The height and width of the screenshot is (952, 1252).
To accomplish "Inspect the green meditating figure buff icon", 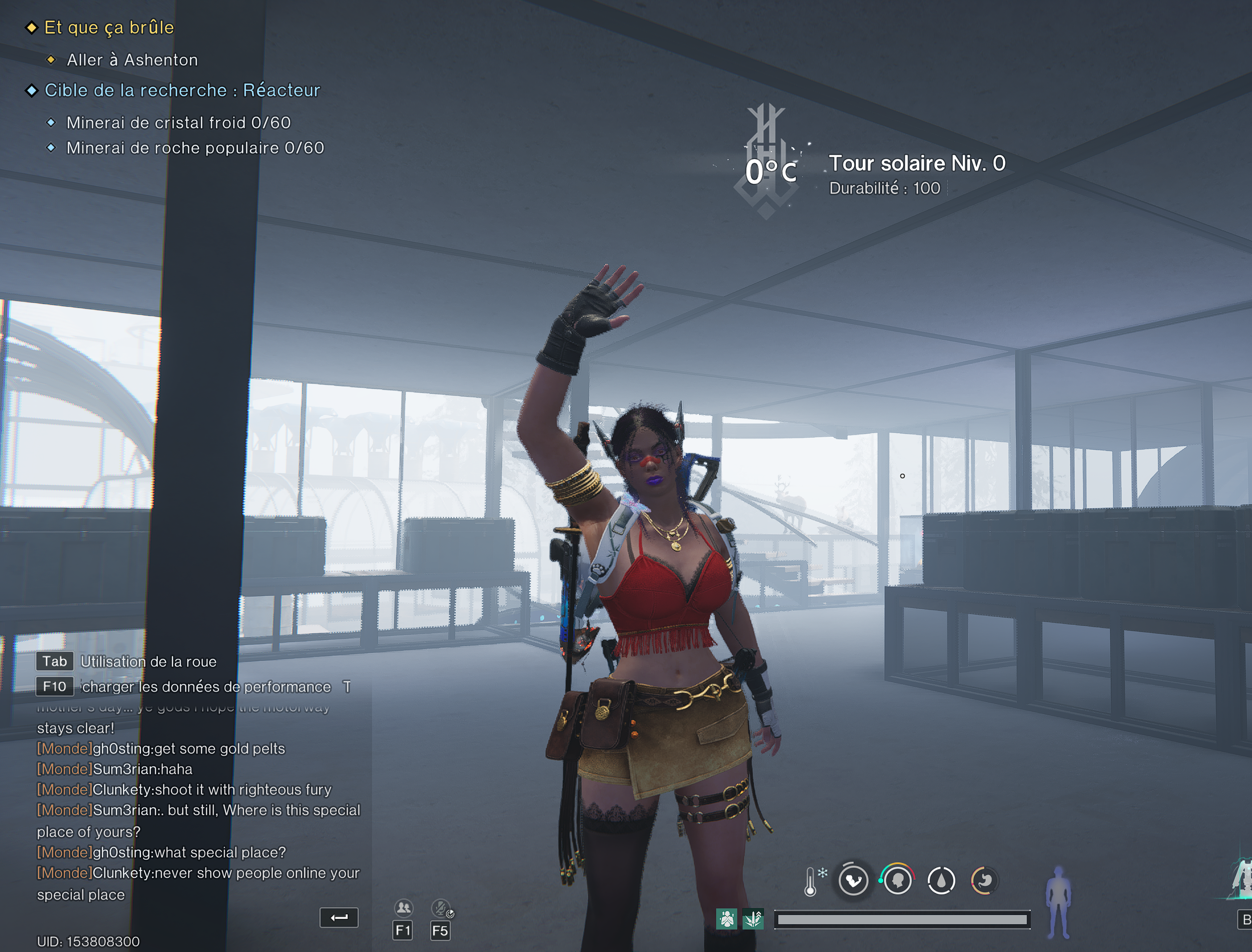I will [727, 919].
